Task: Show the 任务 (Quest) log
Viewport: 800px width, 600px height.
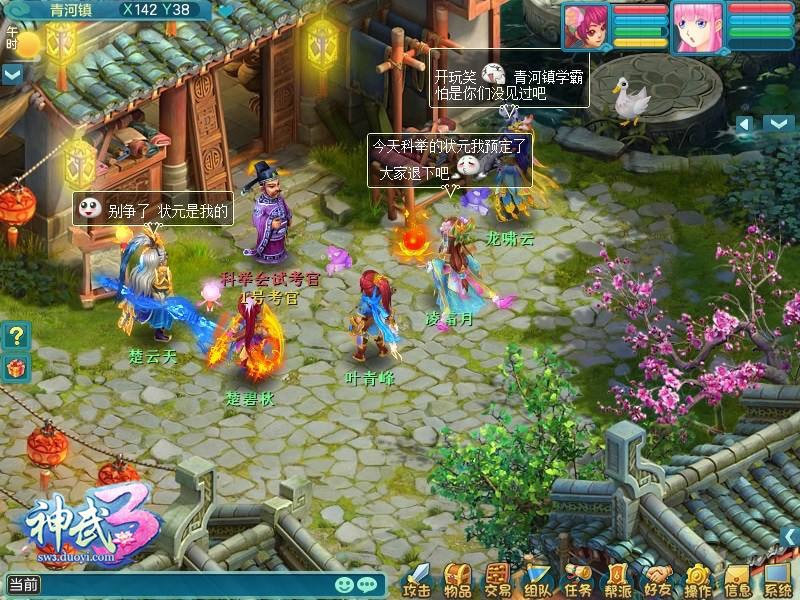Action: tap(578, 580)
